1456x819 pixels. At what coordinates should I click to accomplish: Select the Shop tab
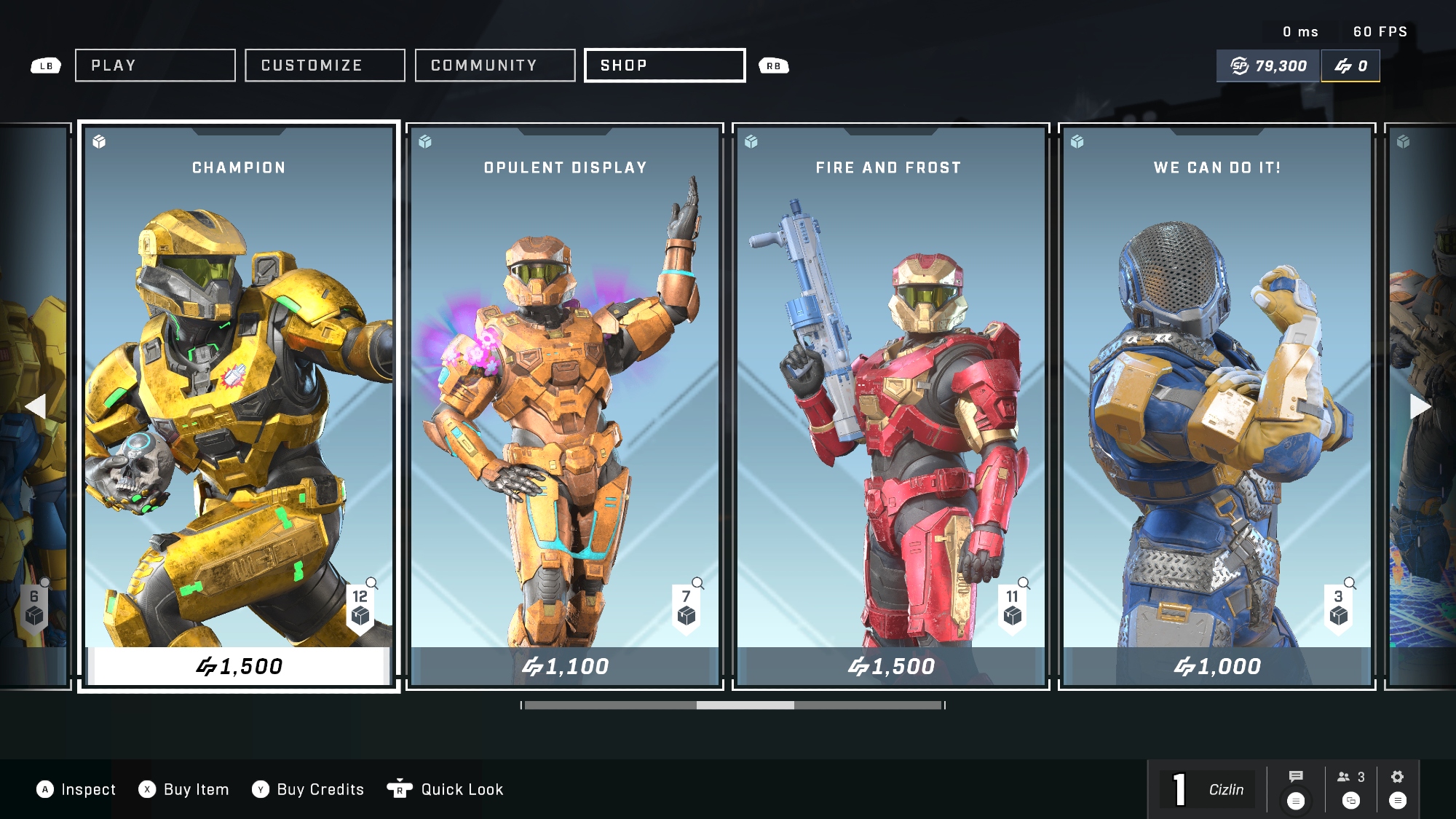[665, 66]
